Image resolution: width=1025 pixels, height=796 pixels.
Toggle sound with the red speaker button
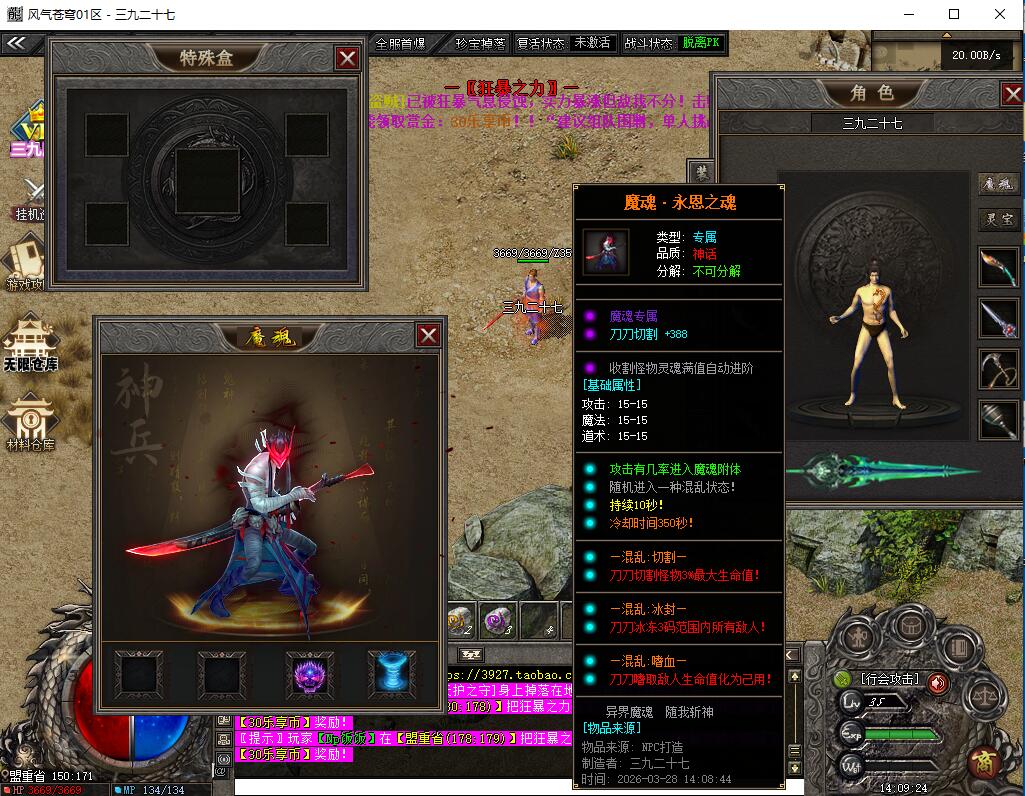pos(938,683)
